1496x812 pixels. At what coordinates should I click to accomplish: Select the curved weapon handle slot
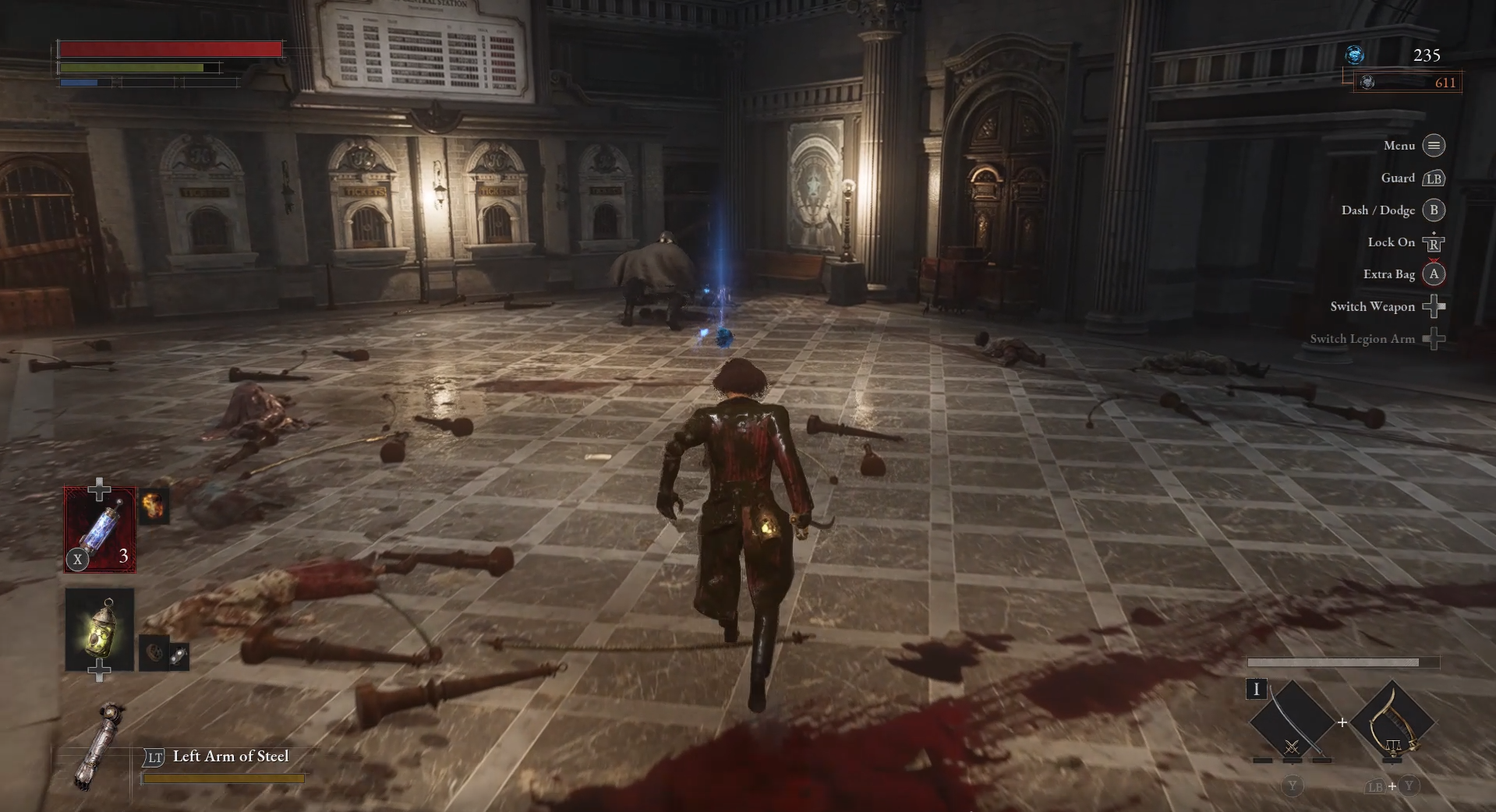tap(1392, 720)
